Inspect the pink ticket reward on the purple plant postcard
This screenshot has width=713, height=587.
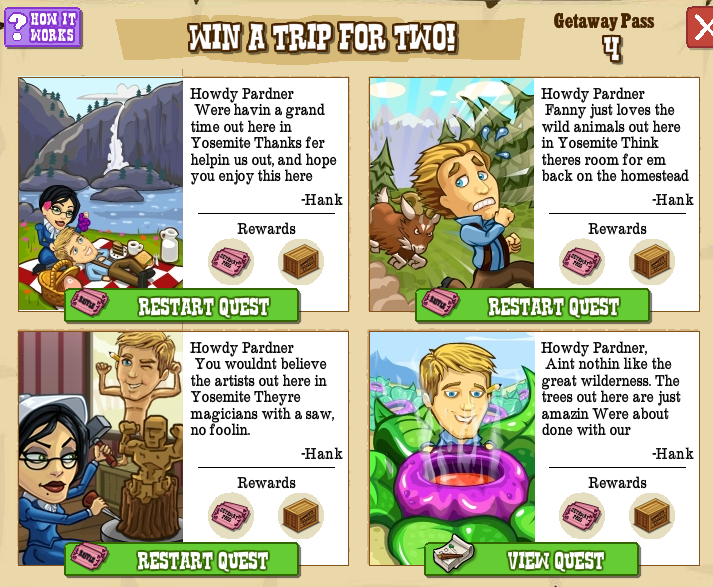(x=582, y=516)
